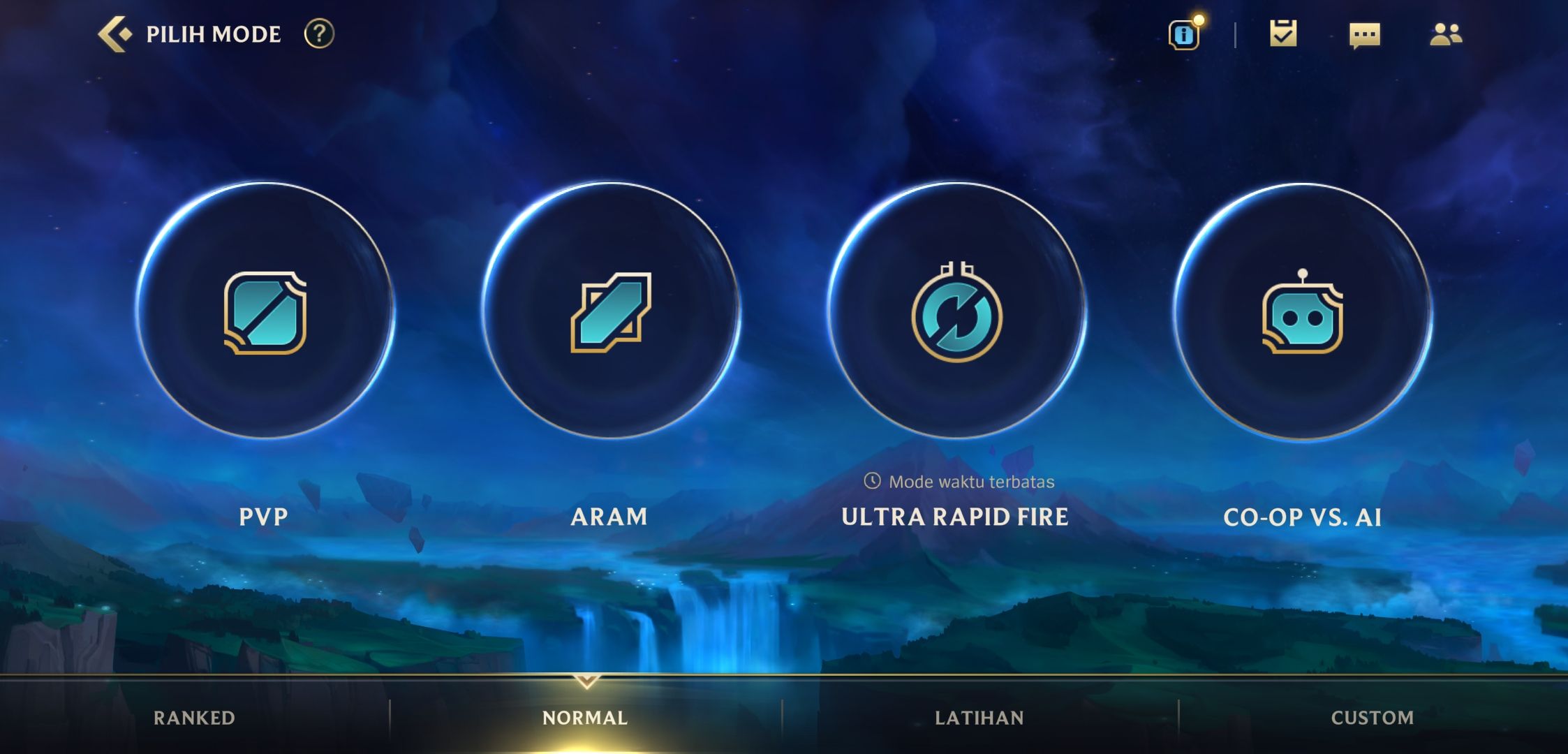Screen dimensions: 1568x754
Task: Open the missions checklist icon
Action: (x=1285, y=34)
